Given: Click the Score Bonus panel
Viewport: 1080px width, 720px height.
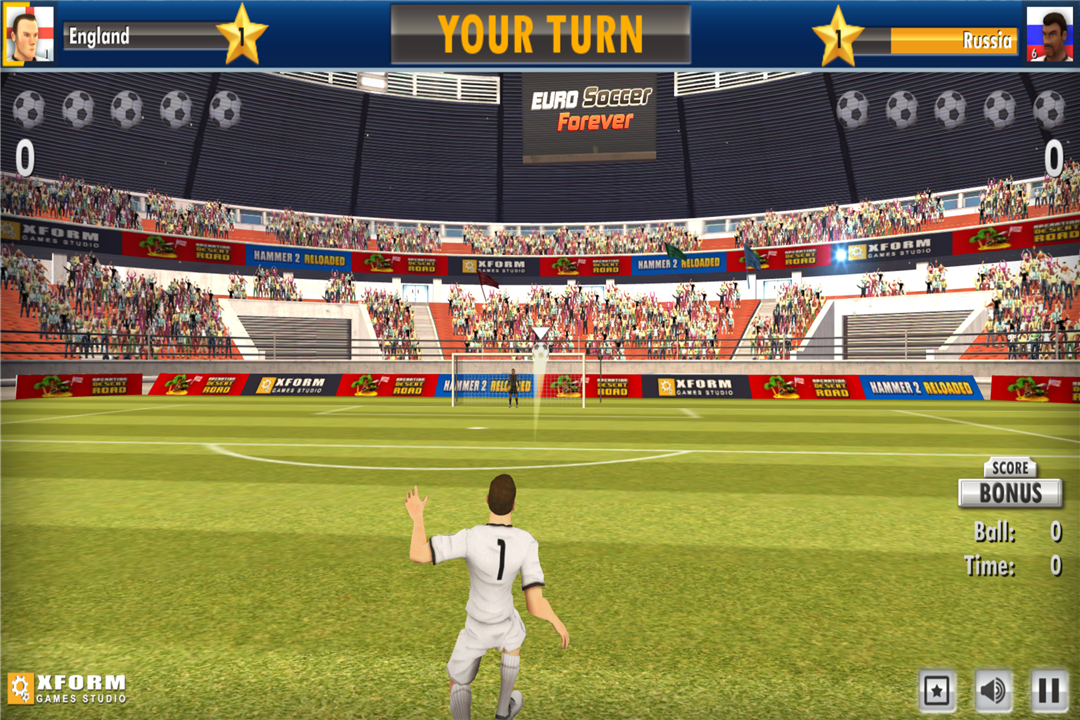Looking at the screenshot, I should click(x=1010, y=486).
